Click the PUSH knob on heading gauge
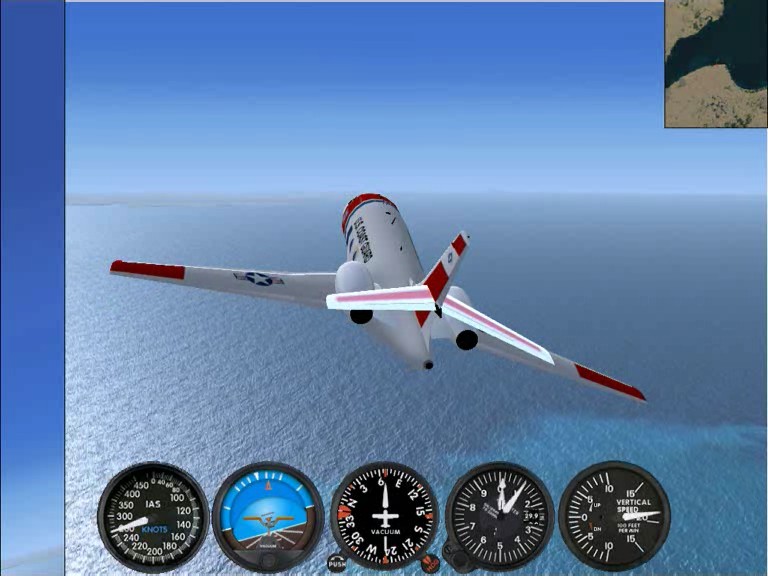Viewport: 768px width, 576px height. coord(337,563)
